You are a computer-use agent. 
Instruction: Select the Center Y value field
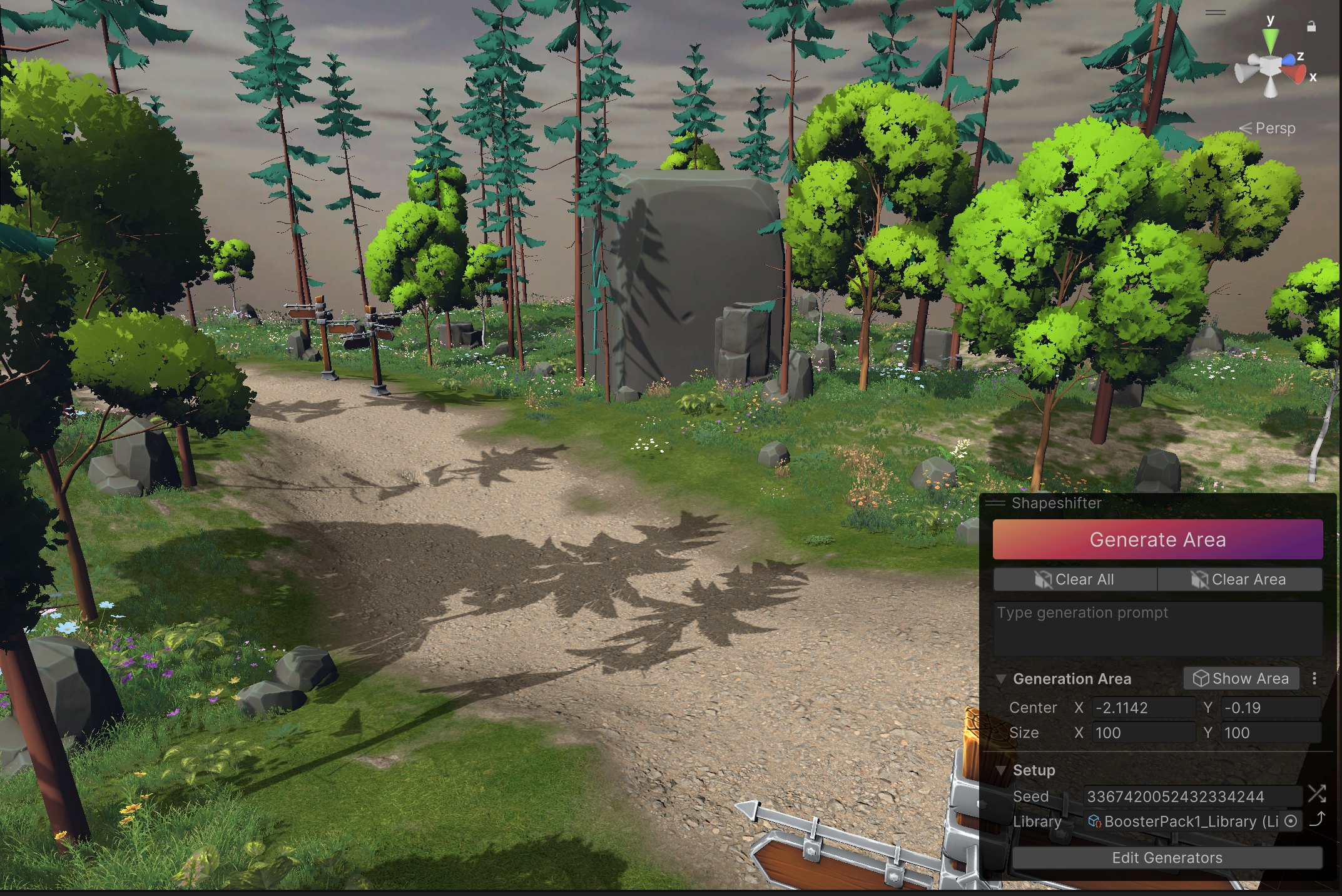[x=1270, y=708]
